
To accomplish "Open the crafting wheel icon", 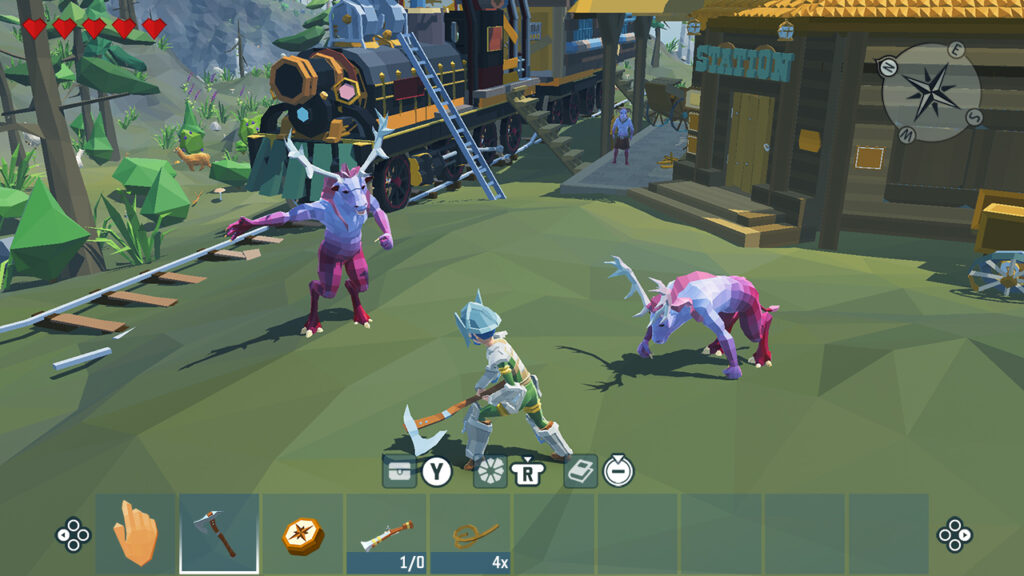I will 490,470.
